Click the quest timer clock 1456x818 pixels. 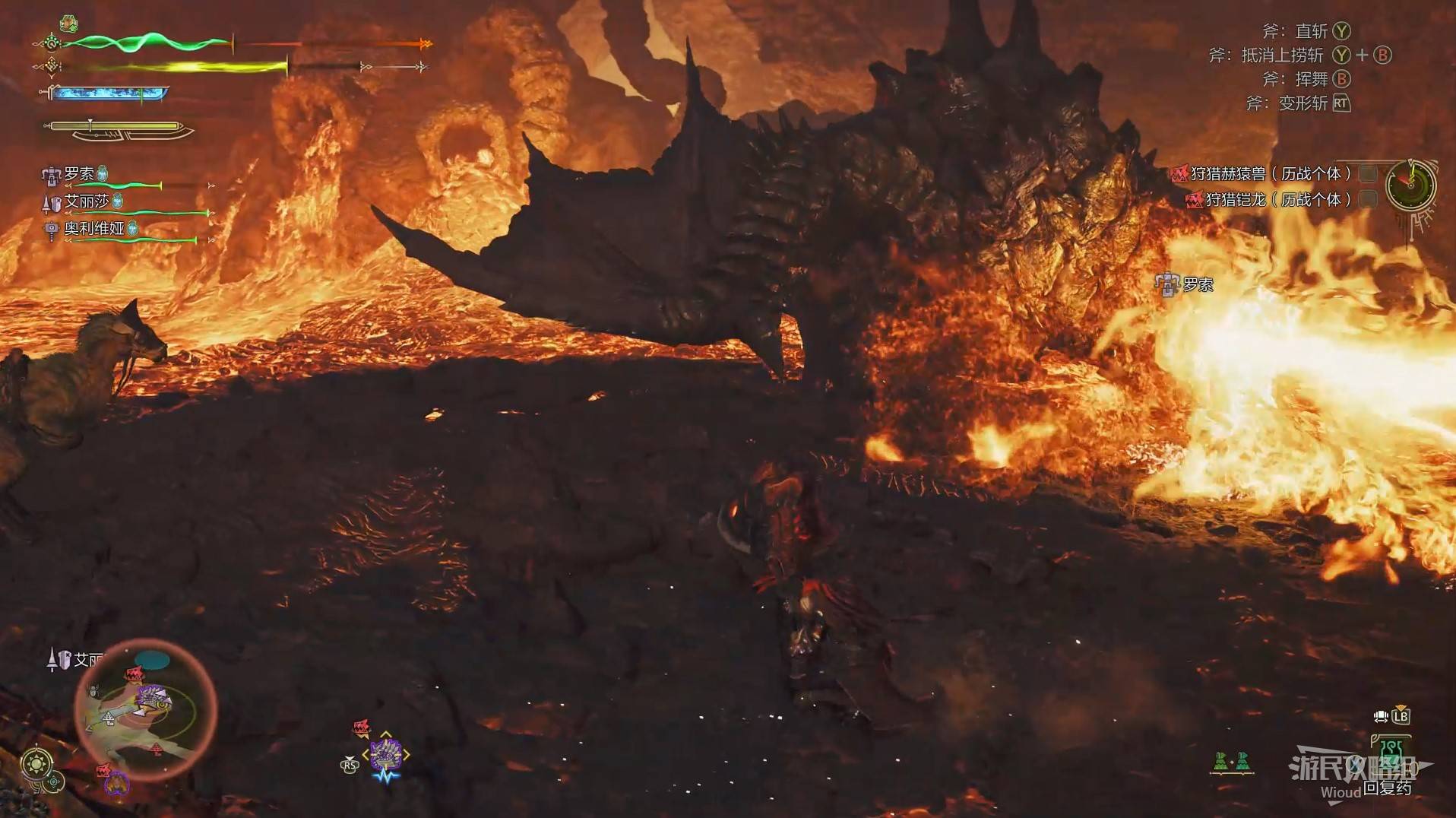[x=1410, y=185]
